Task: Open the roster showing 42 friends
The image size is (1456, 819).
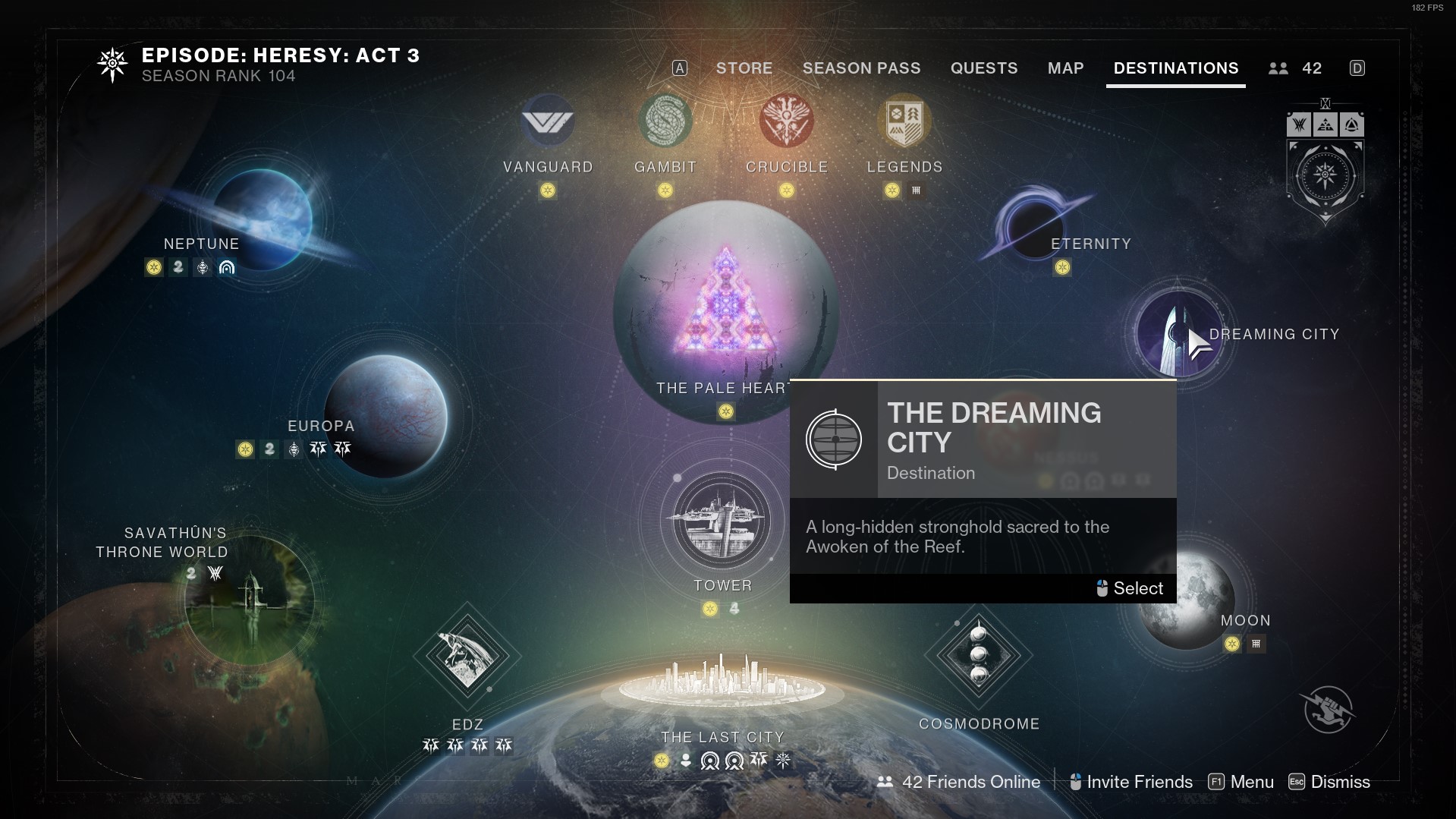Action: pos(1295,68)
